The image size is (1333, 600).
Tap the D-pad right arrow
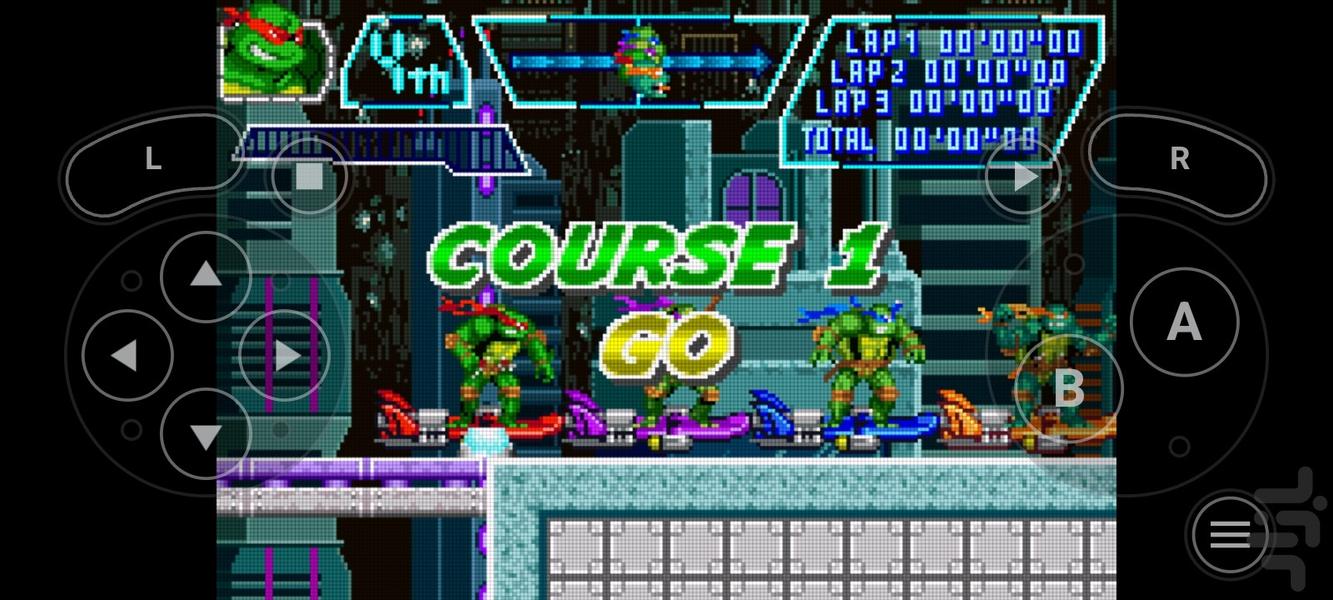click(285, 355)
